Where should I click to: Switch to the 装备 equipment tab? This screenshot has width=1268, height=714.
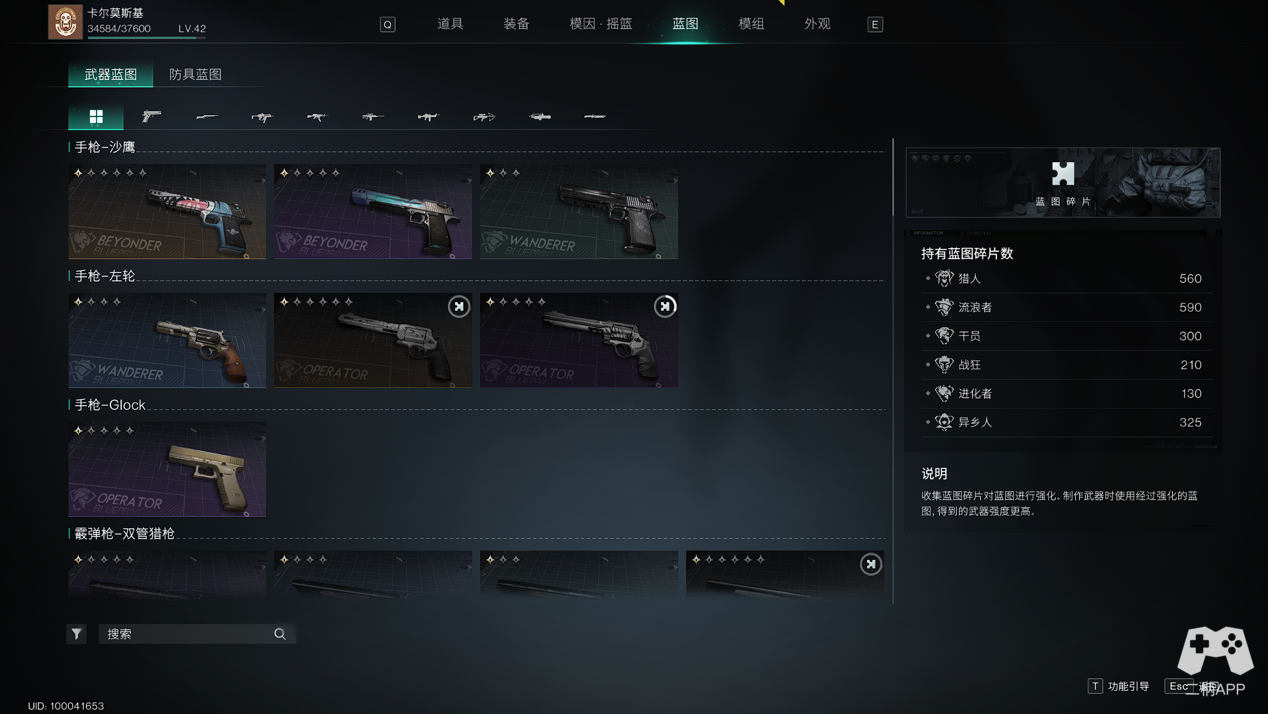[x=516, y=24]
